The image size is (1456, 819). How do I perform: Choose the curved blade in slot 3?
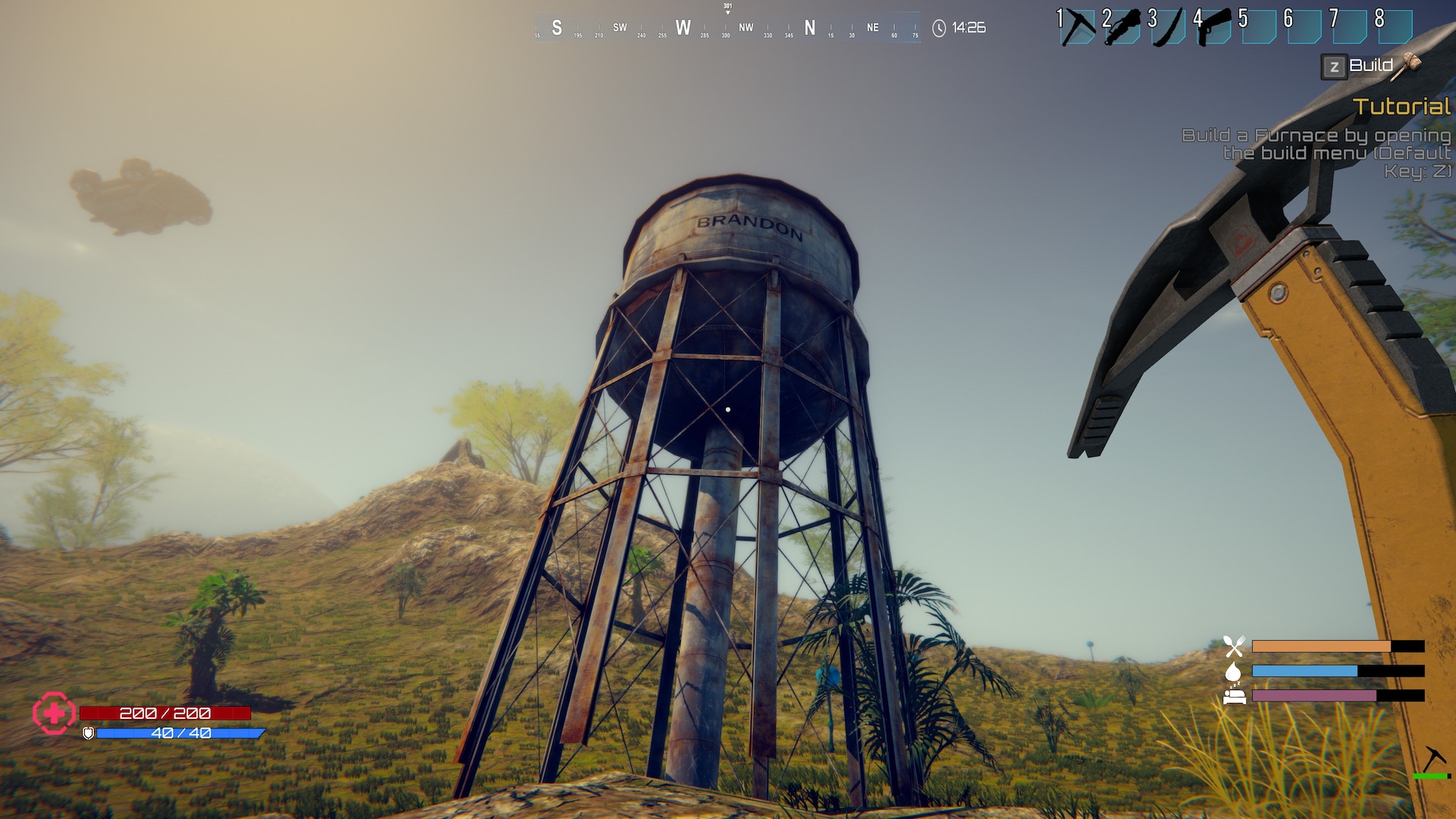point(1169,27)
